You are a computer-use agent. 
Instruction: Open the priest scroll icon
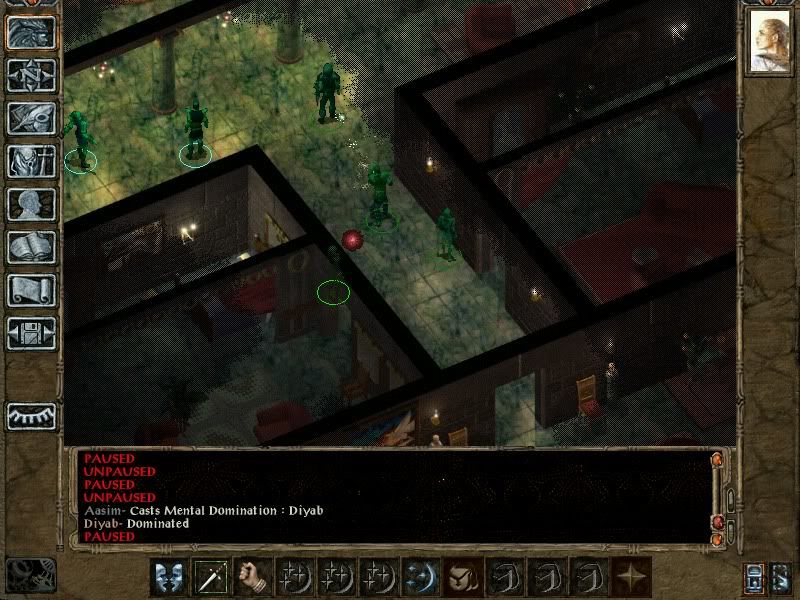click(x=32, y=290)
